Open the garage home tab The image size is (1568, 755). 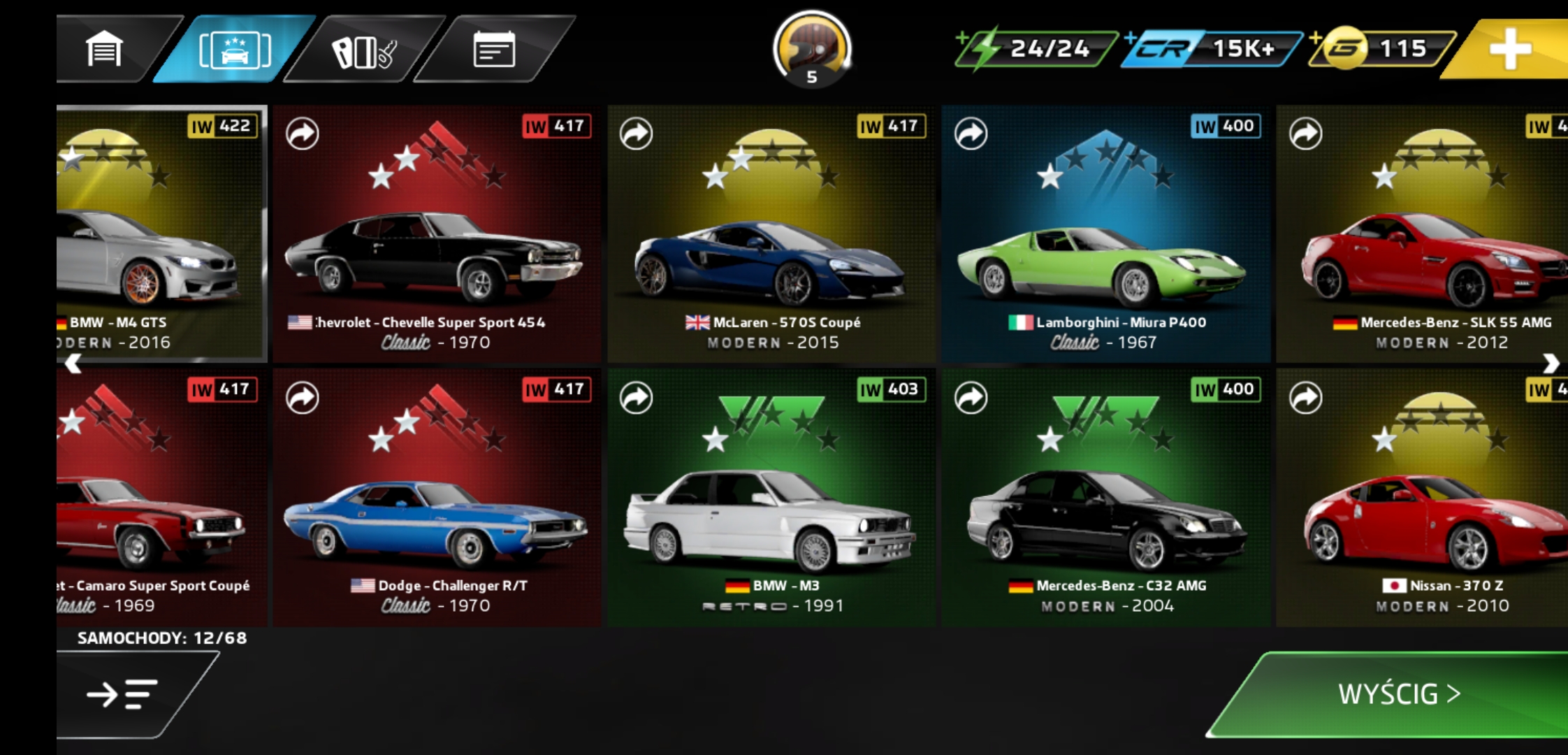[105, 49]
